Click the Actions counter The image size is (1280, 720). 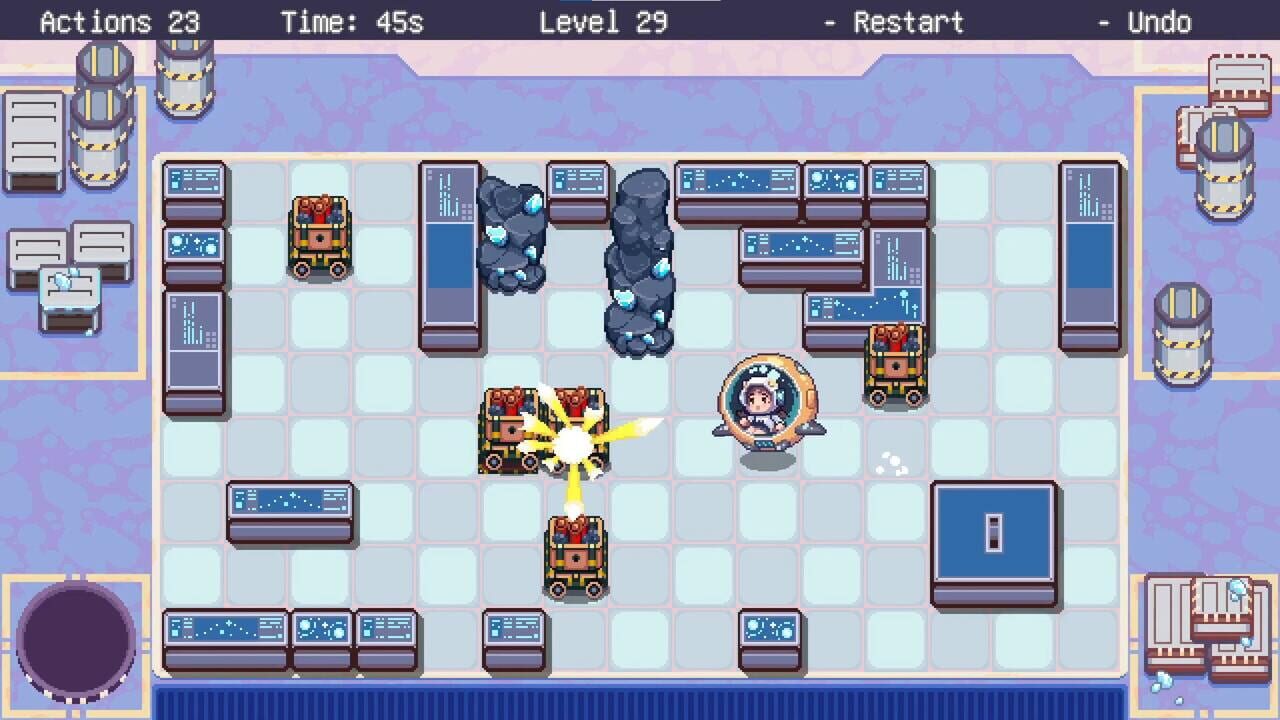click(x=120, y=21)
